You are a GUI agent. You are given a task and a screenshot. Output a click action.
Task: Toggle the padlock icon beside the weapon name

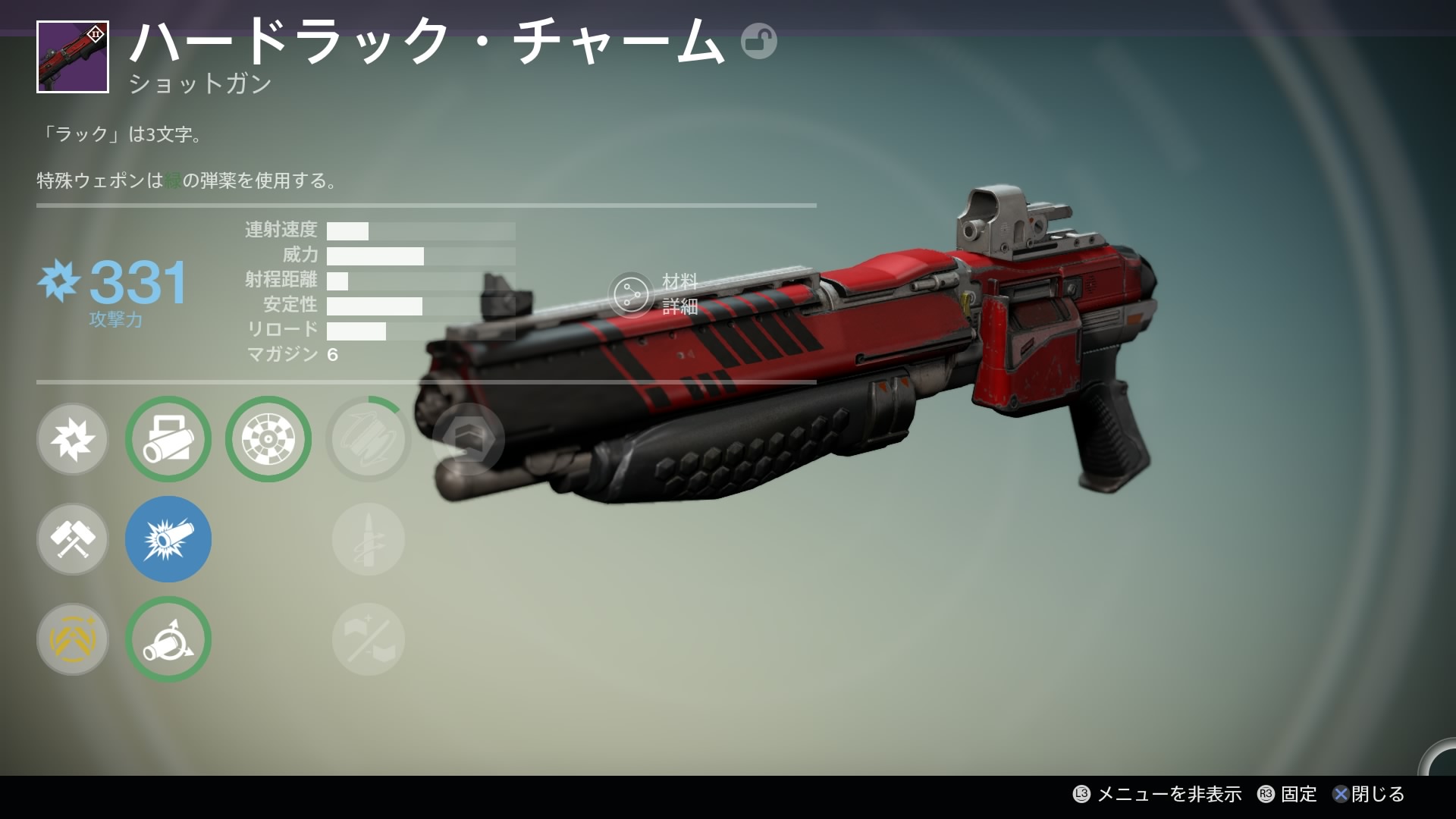758,41
